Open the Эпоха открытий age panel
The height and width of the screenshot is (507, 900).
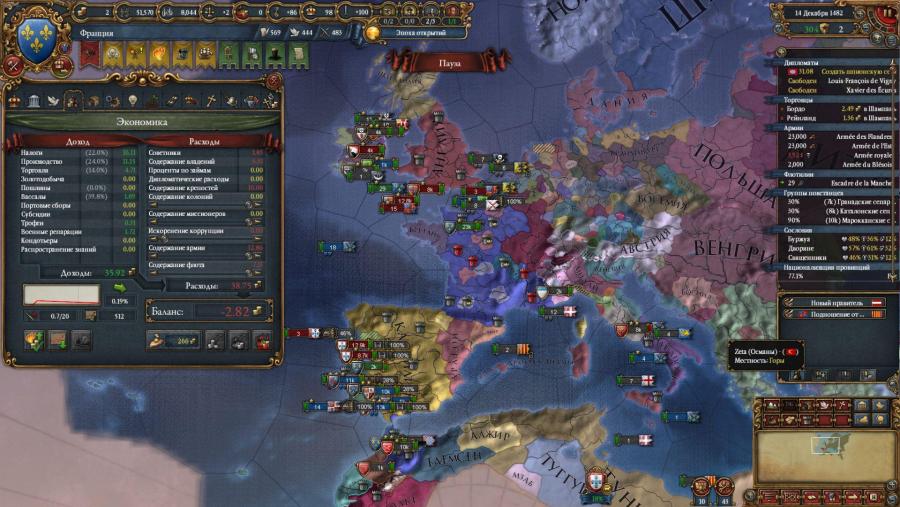[x=412, y=32]
